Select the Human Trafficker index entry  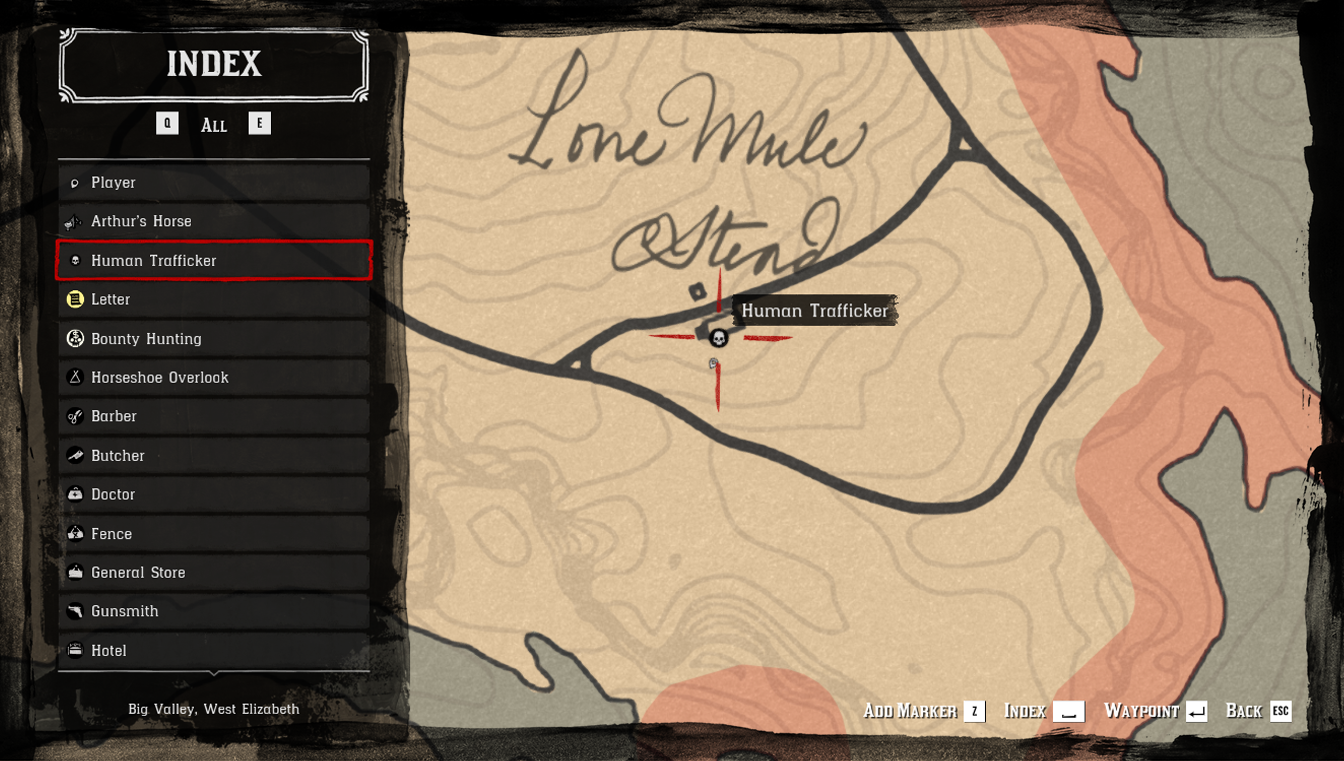pos(213,261)
